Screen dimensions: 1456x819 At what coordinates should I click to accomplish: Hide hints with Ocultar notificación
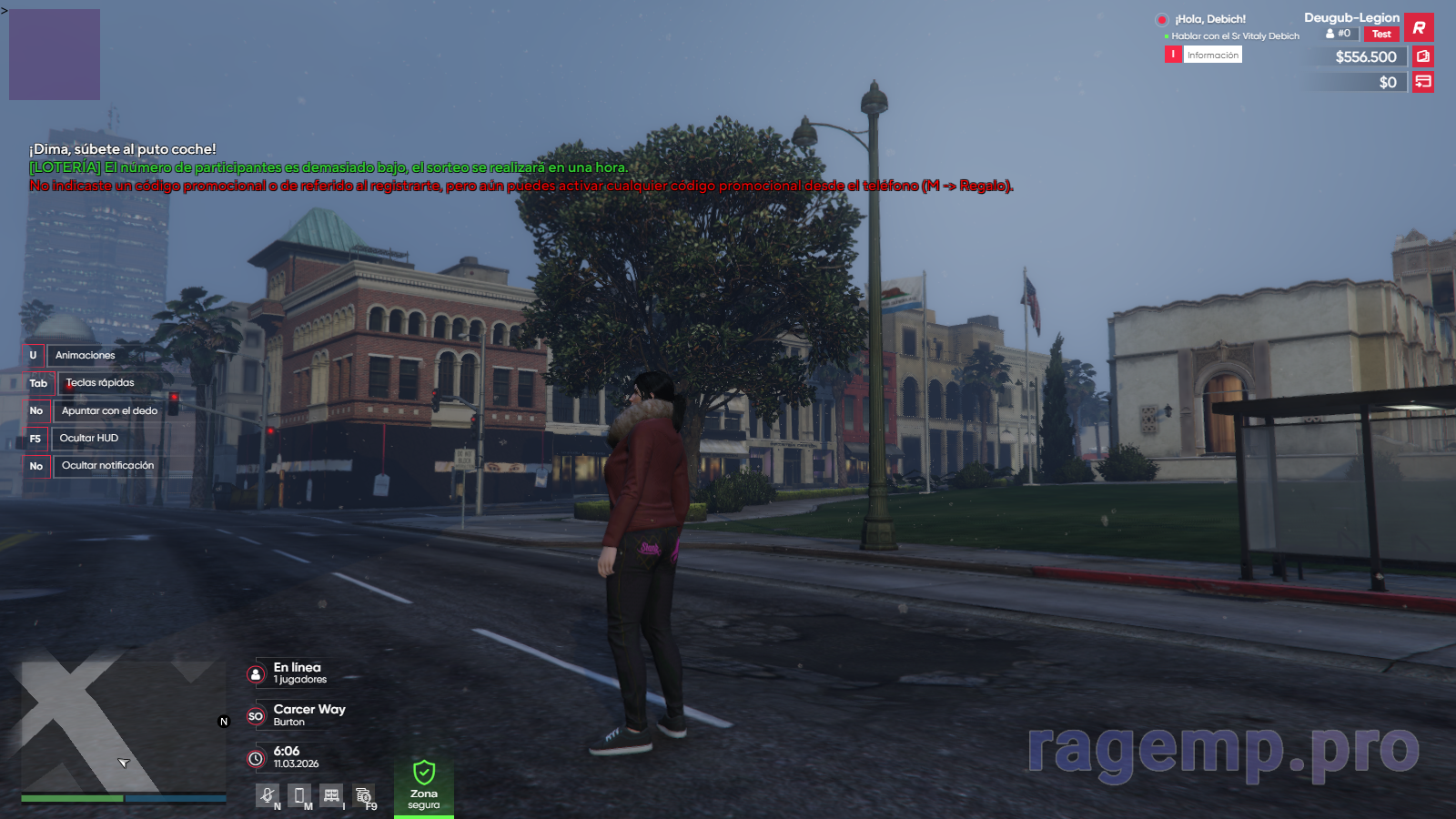click(107, 466)
